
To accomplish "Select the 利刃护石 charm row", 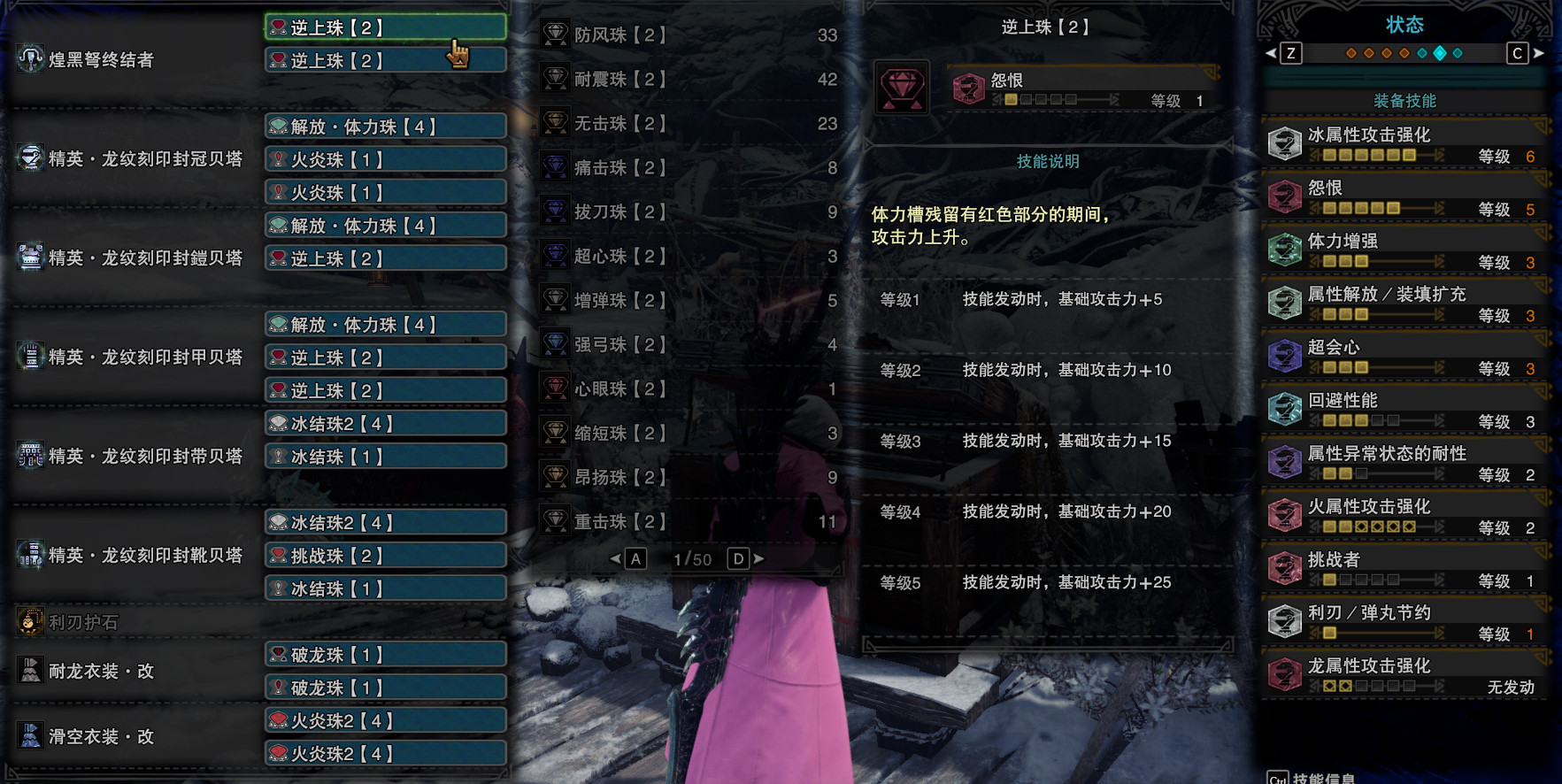I will tap(83, 623).
